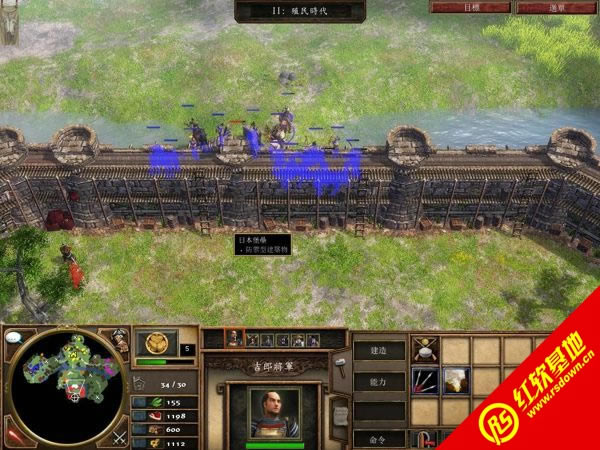Click the crossed swords minimap button

pos(119,435)
